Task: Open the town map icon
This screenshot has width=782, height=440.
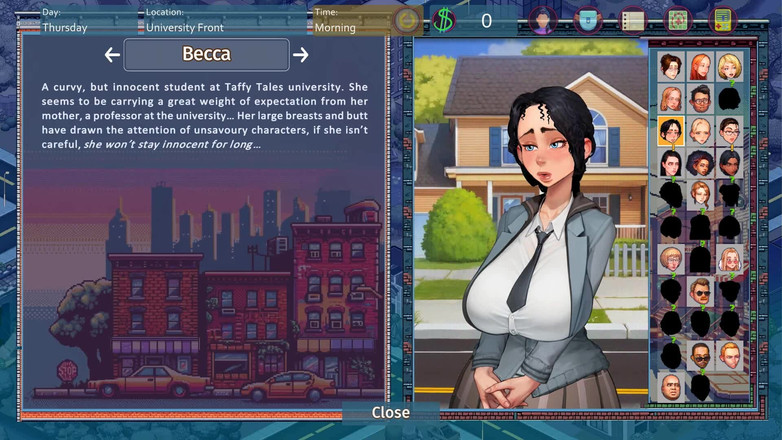Action: 678,19
